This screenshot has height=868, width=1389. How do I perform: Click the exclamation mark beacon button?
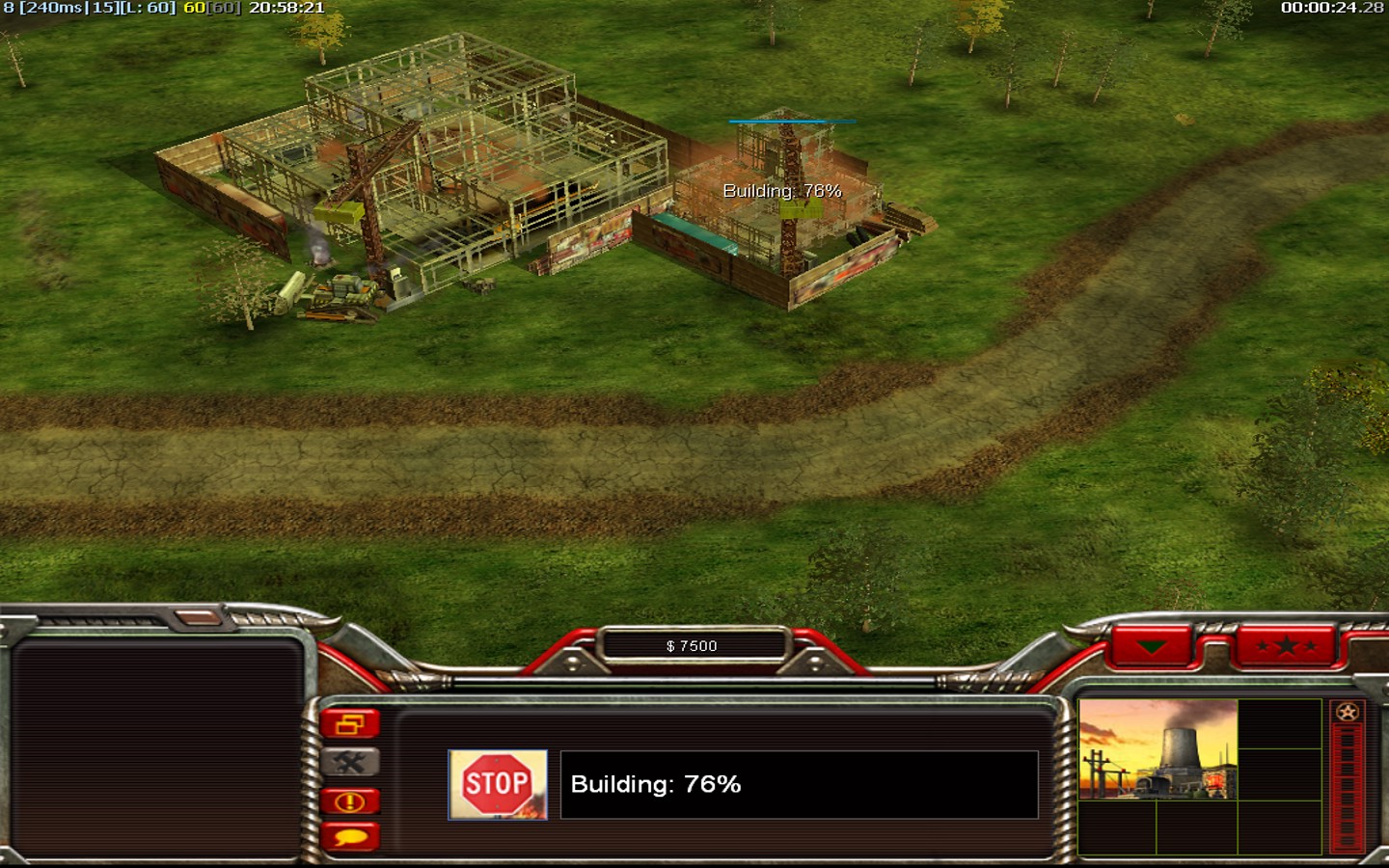[349, 801]
